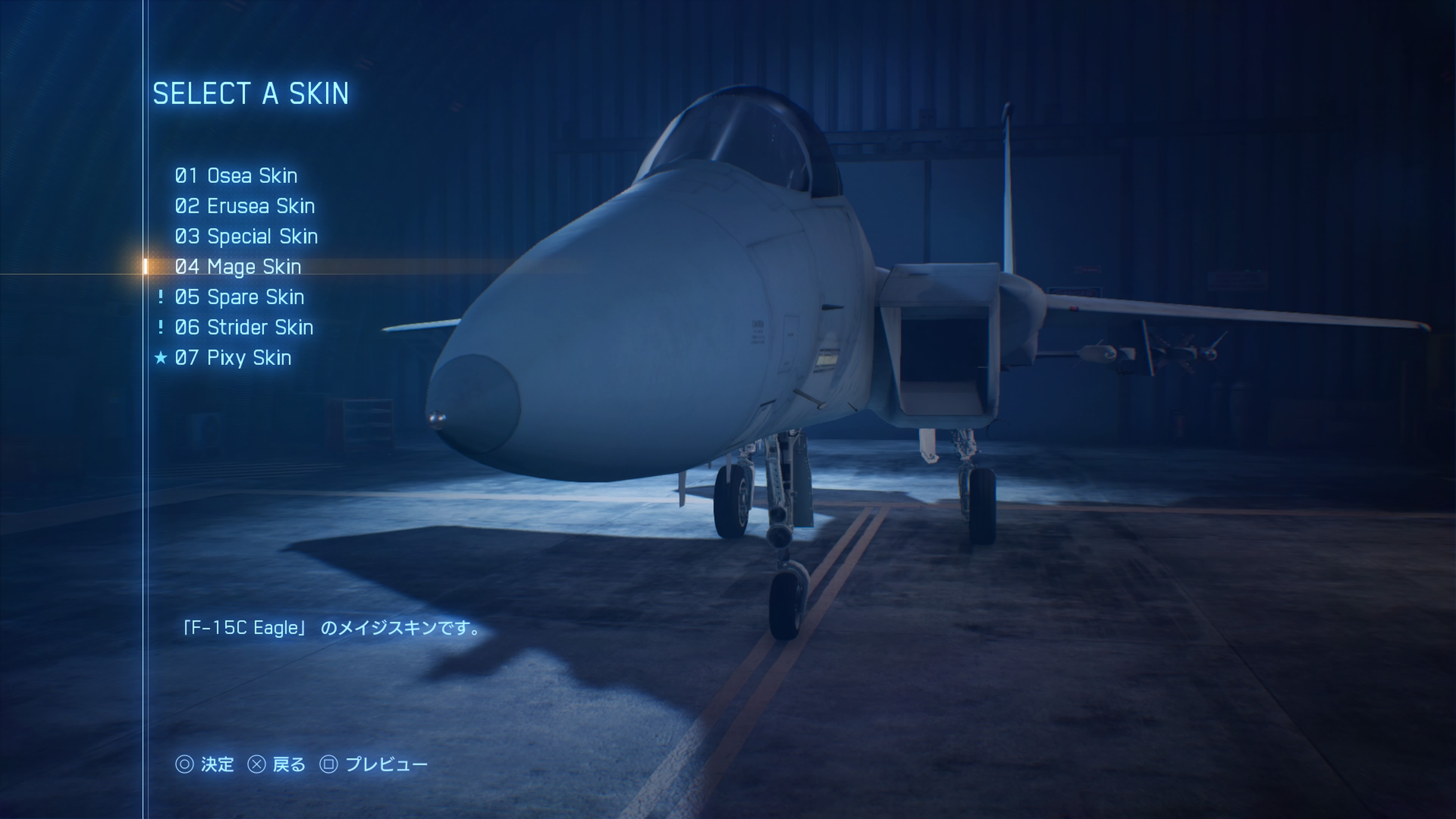The height and width of the screenshot is (819, 1456).
Task: Apply the 04 Mage Skin
Action: [x=237, y=267]
